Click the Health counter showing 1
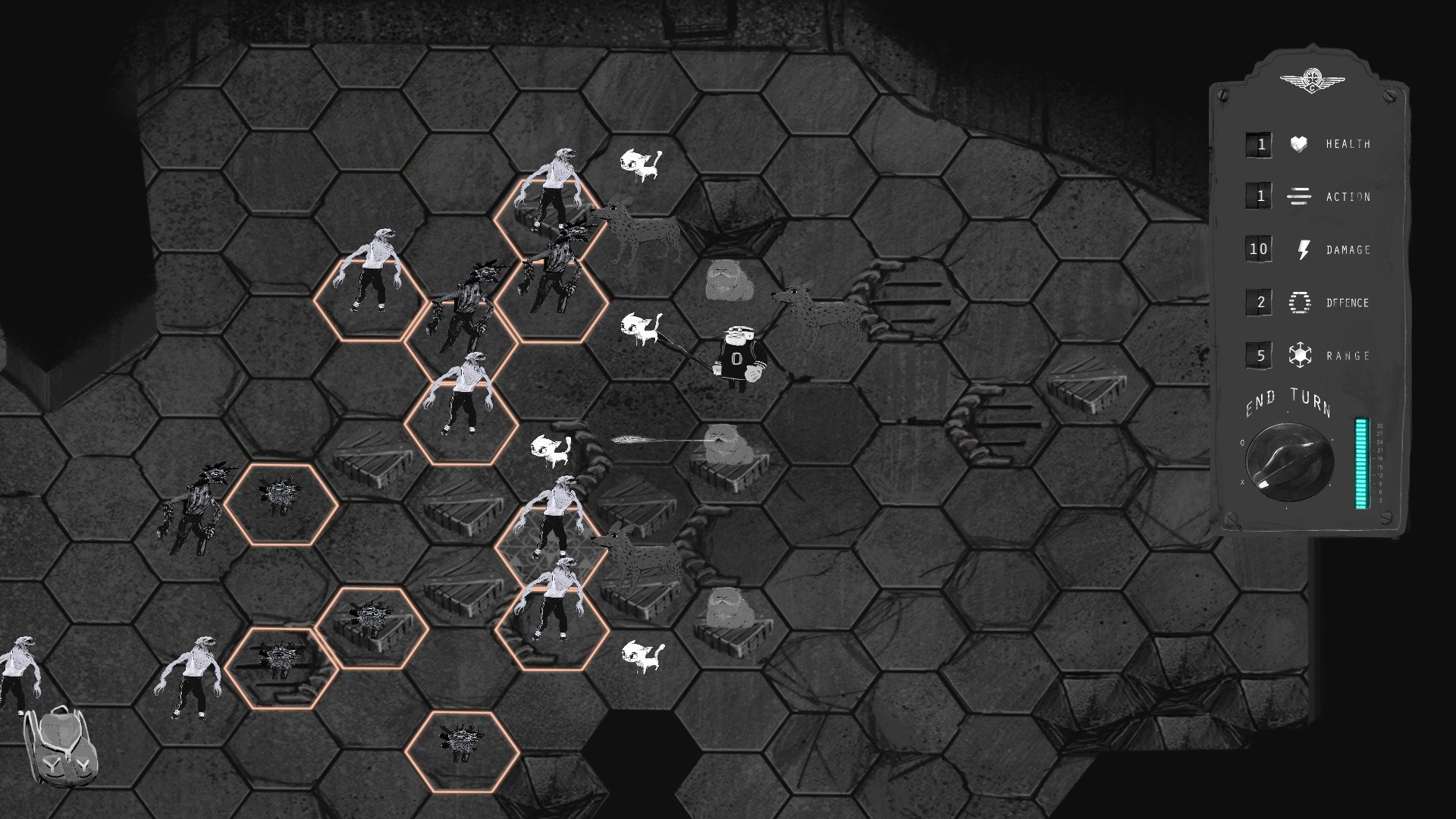Screen dimensions: 1456x819 point(1259,144)
